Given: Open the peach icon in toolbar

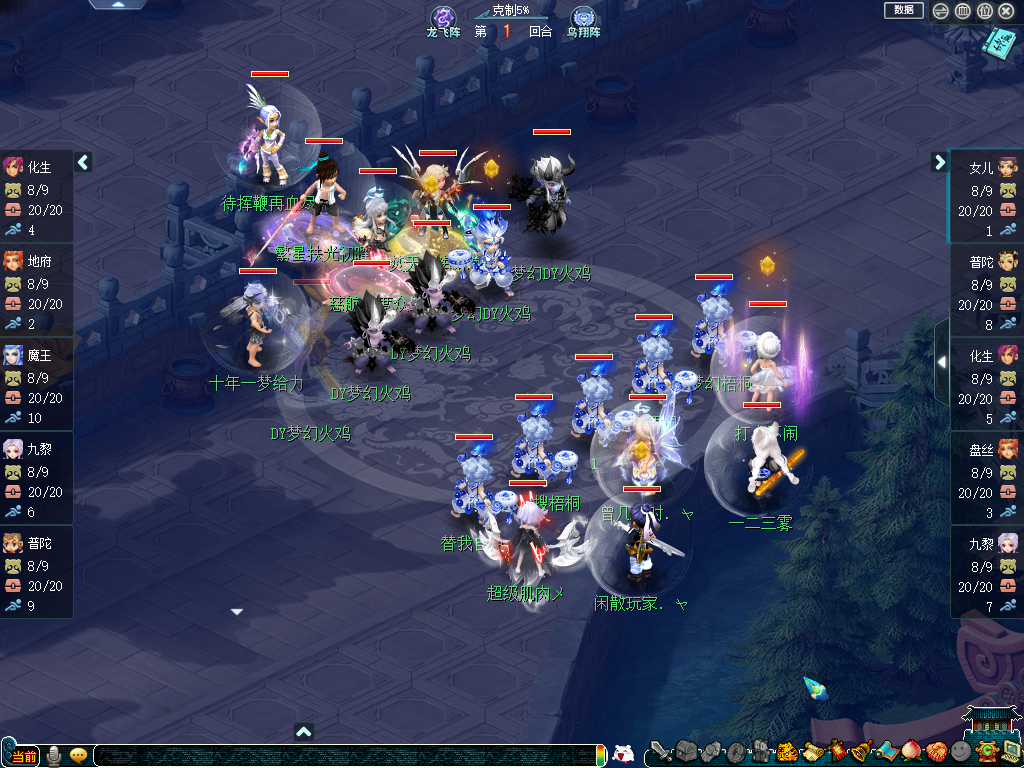Looking at the screenshot, I should click(911, 751).
